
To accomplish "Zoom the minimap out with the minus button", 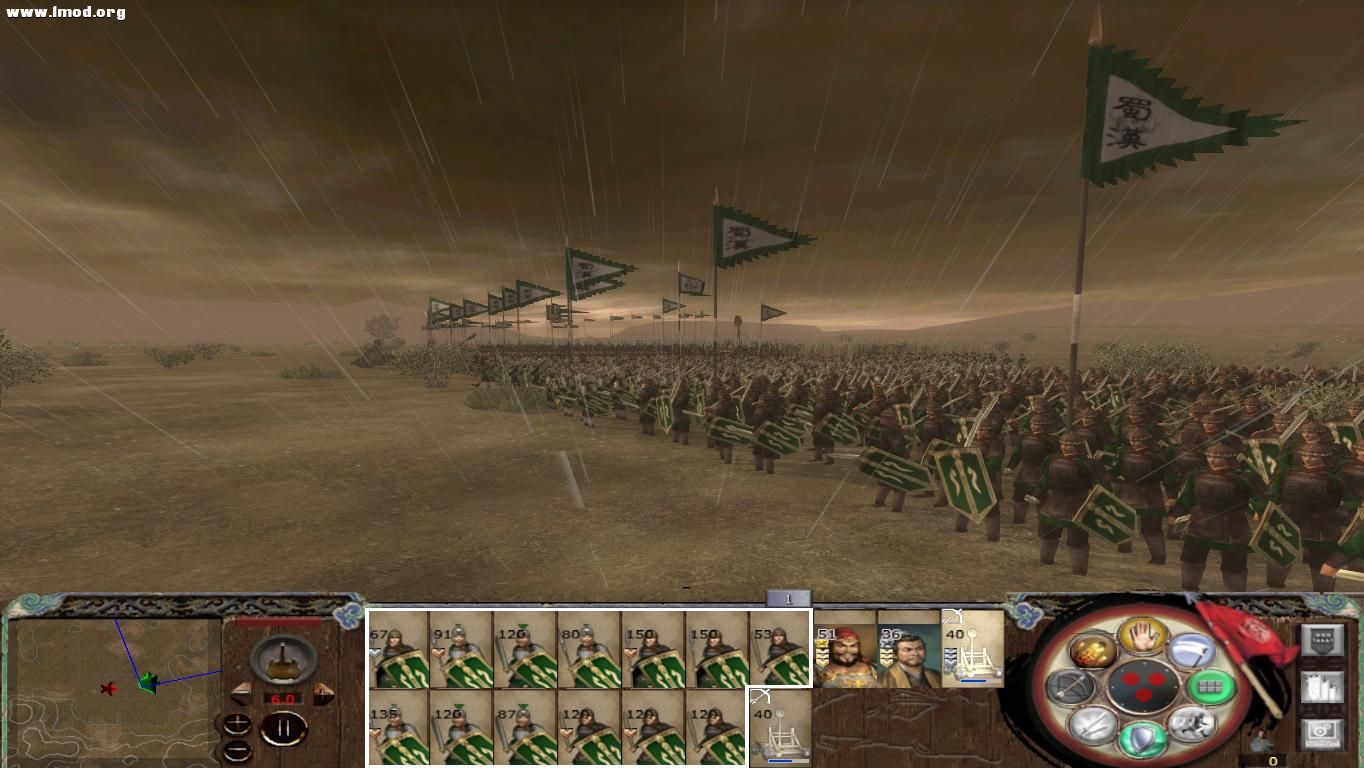I will click(236, 751).
